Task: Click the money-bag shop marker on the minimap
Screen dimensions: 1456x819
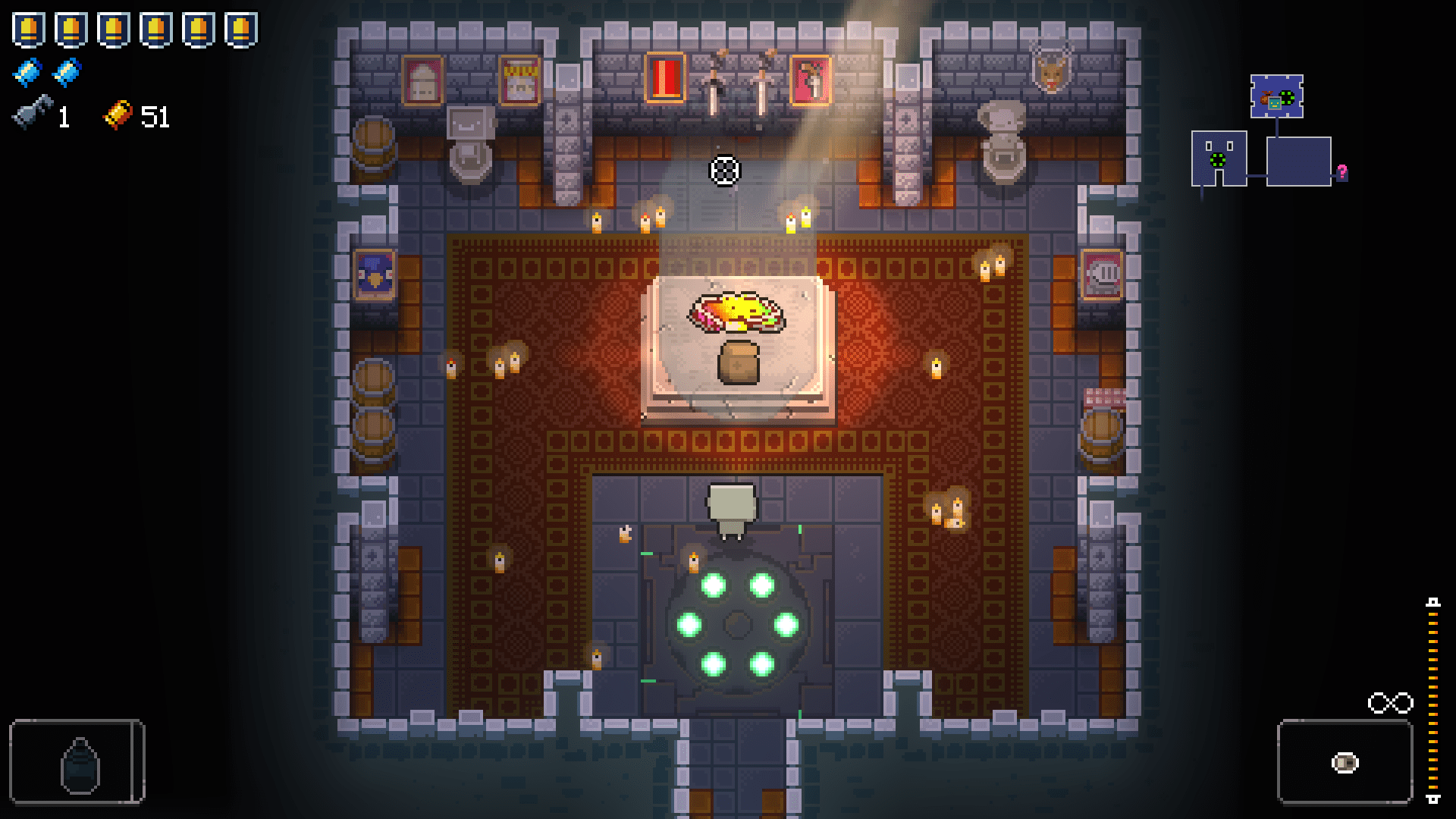Action: pos(1265,98)
